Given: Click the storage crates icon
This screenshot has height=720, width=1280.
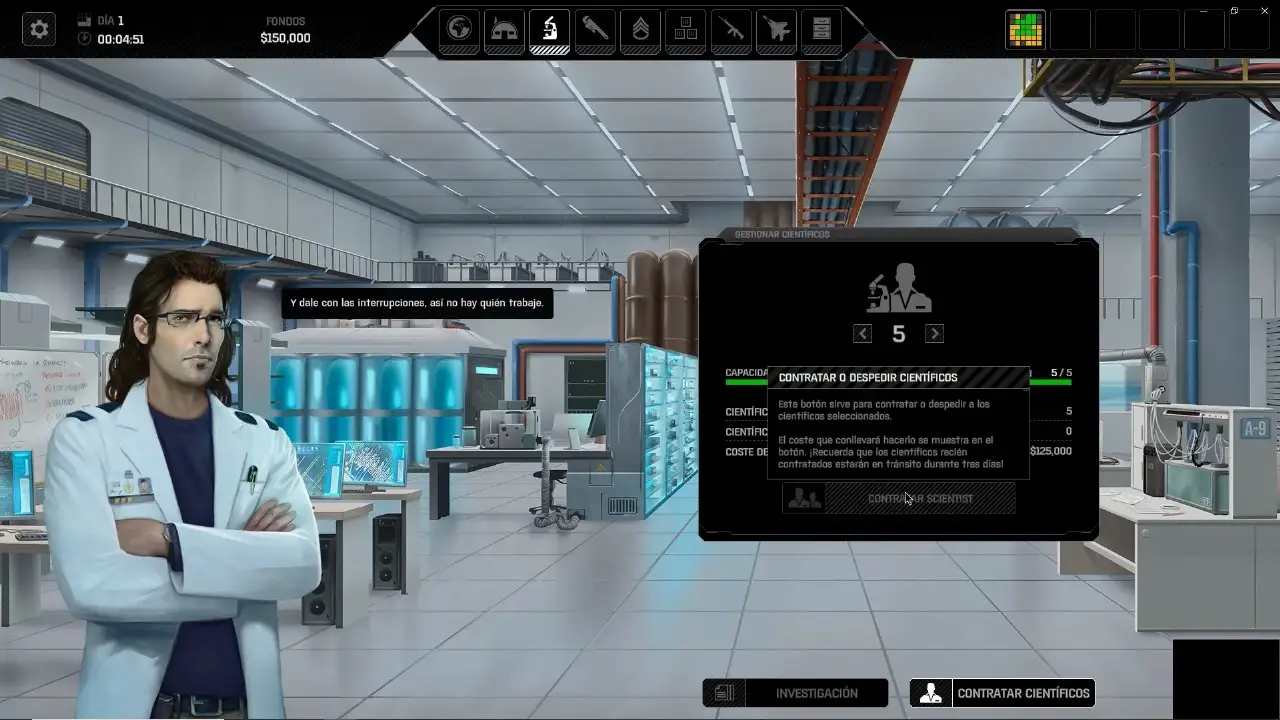Looking at the screenshot, I should [x=685, y=30].
